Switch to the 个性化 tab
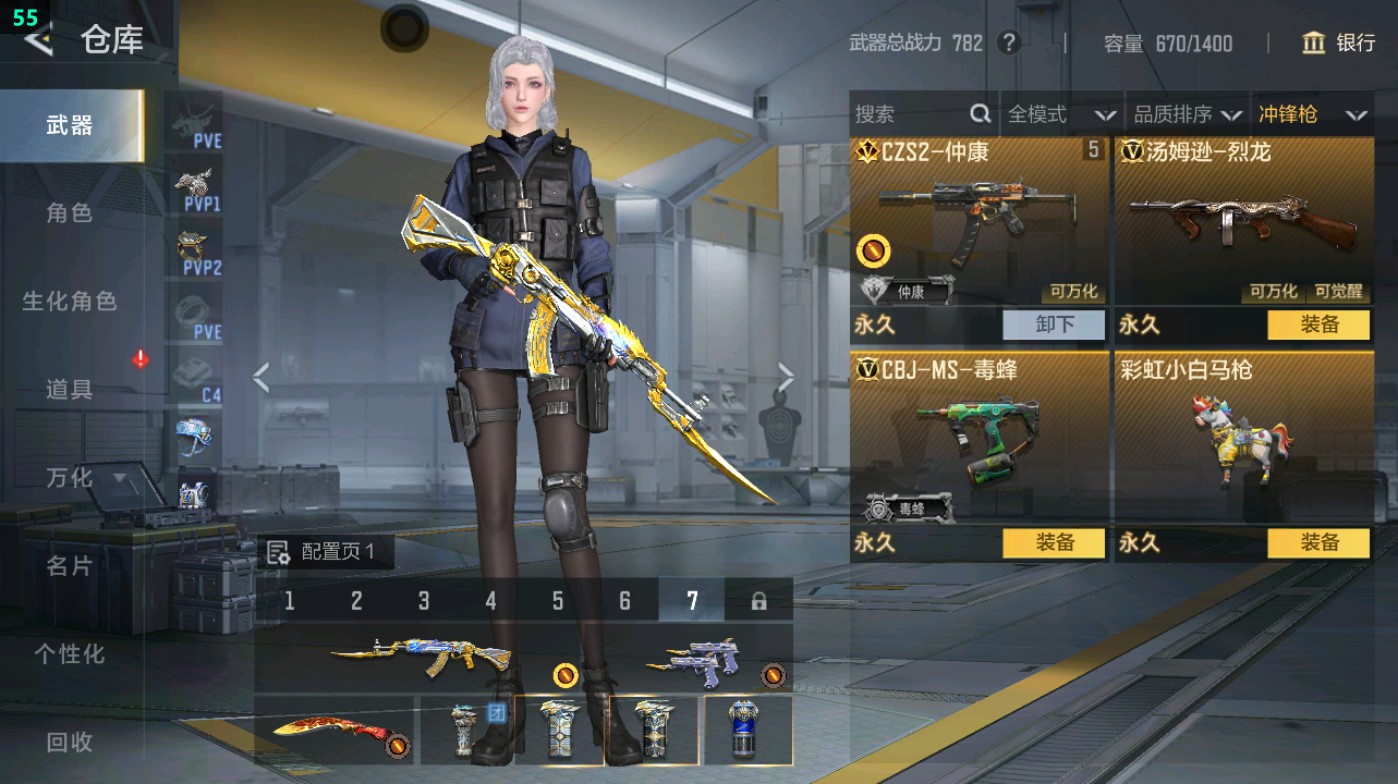The height and width of the screenshot is (784, 1398). [69, 654]
